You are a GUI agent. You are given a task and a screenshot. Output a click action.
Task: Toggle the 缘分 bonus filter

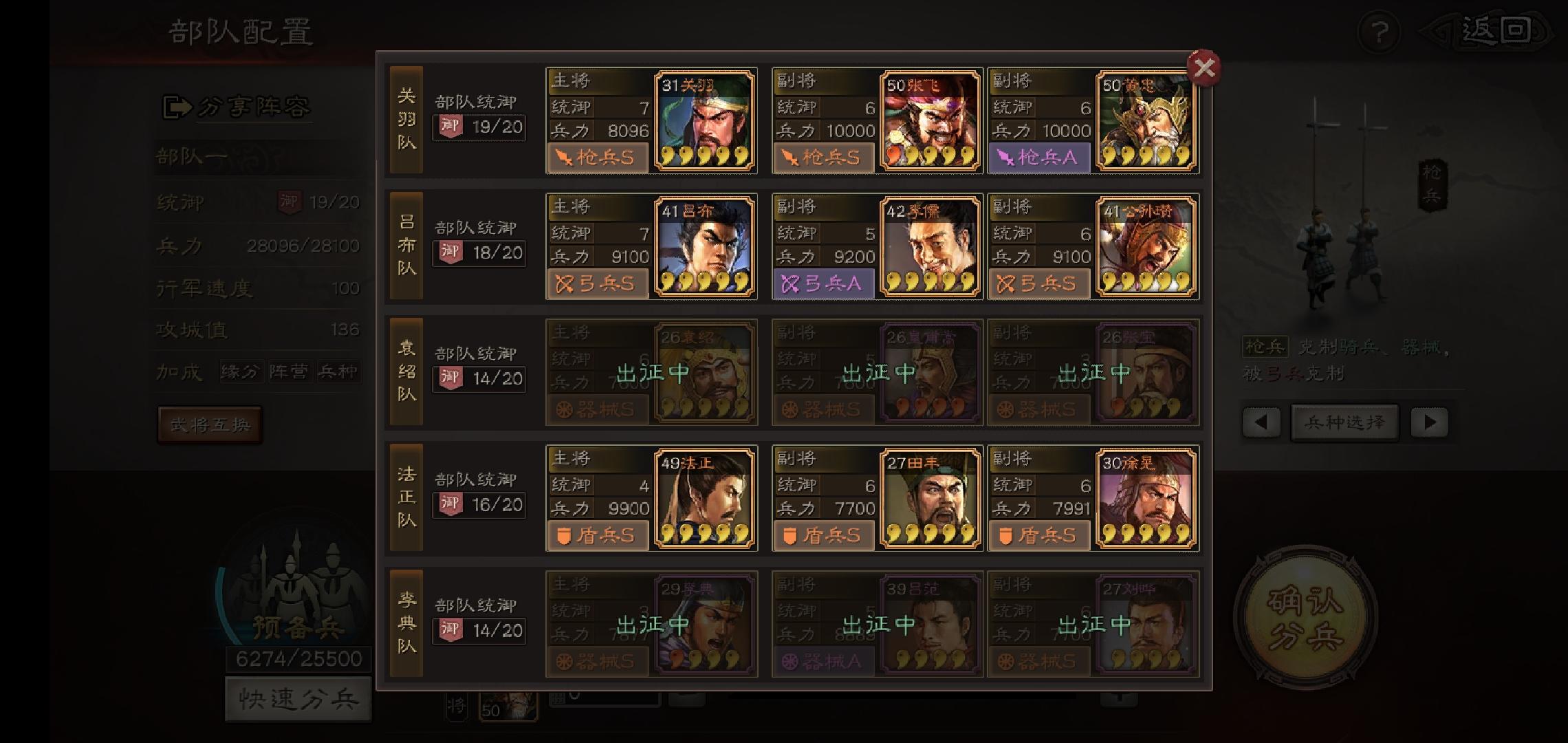(242, 371)
